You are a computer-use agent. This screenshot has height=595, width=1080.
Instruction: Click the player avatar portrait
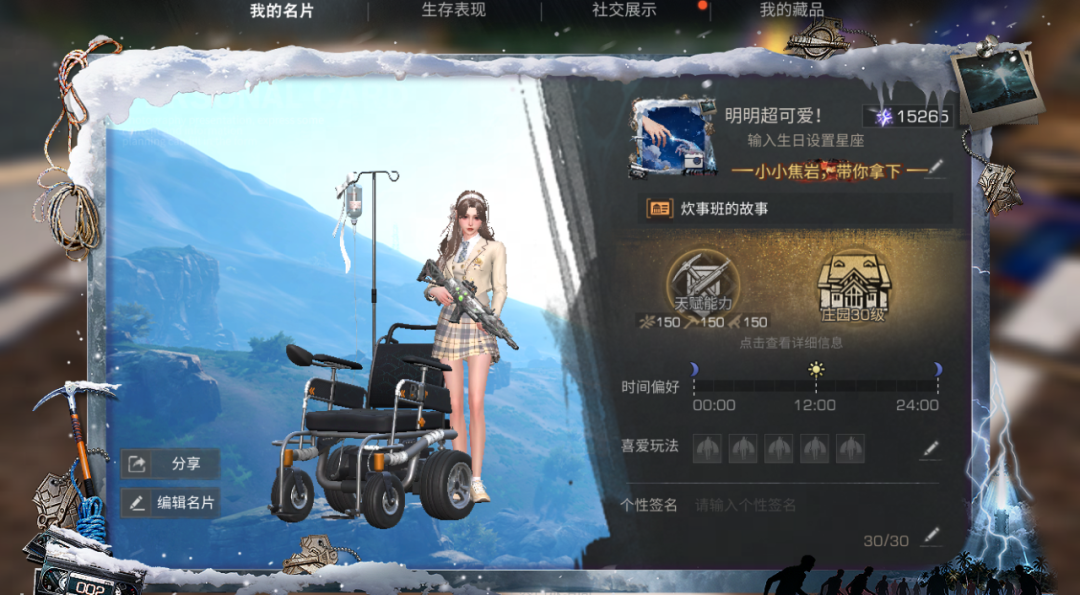pyautogui.click(x=672, y=137)
